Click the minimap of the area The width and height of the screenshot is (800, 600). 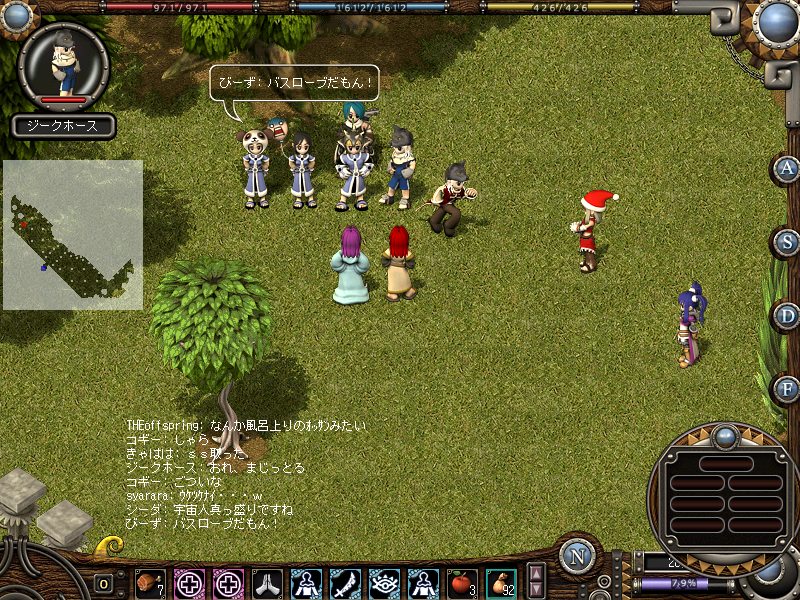(x=72, y=235)
